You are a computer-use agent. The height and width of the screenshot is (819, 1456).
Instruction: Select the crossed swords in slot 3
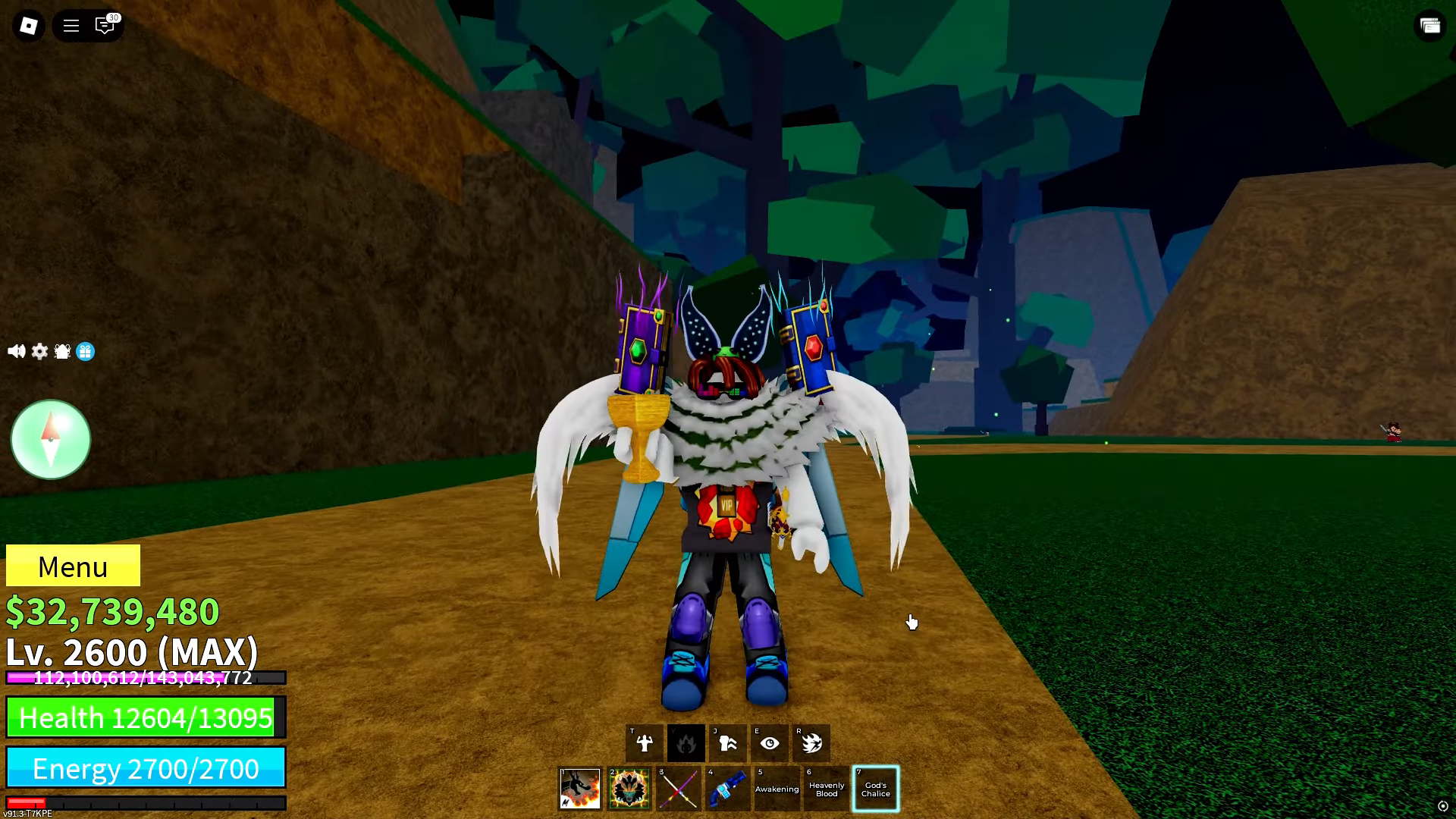678,789
